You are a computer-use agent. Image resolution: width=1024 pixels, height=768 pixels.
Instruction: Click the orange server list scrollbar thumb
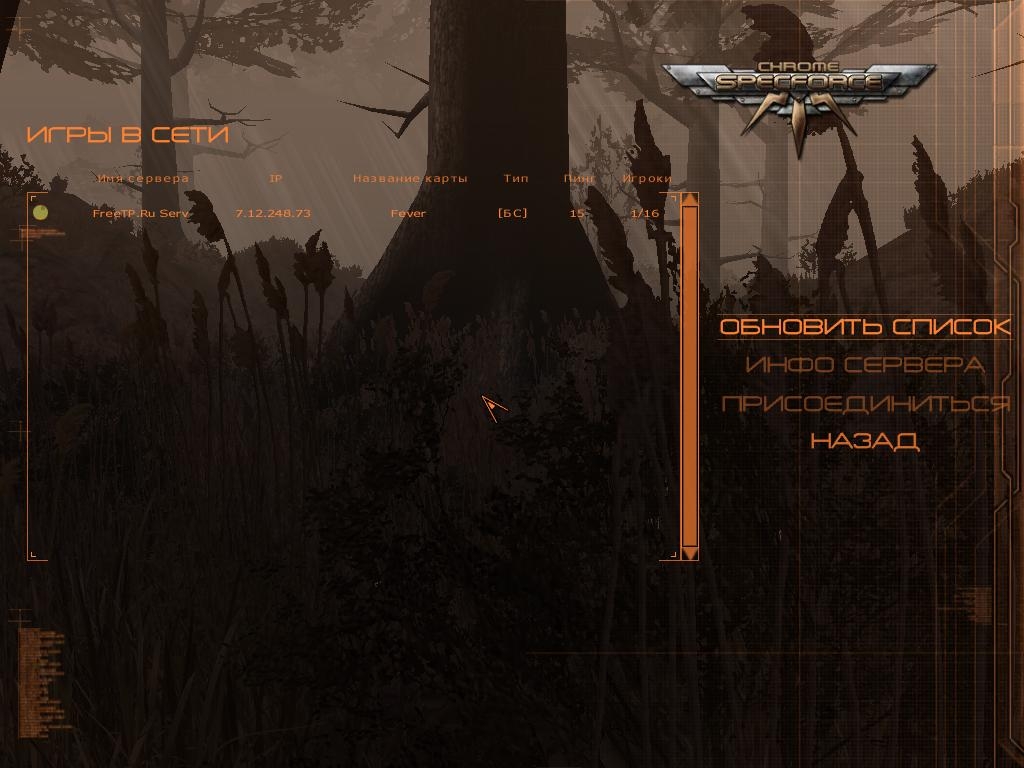tap(689, 375)
